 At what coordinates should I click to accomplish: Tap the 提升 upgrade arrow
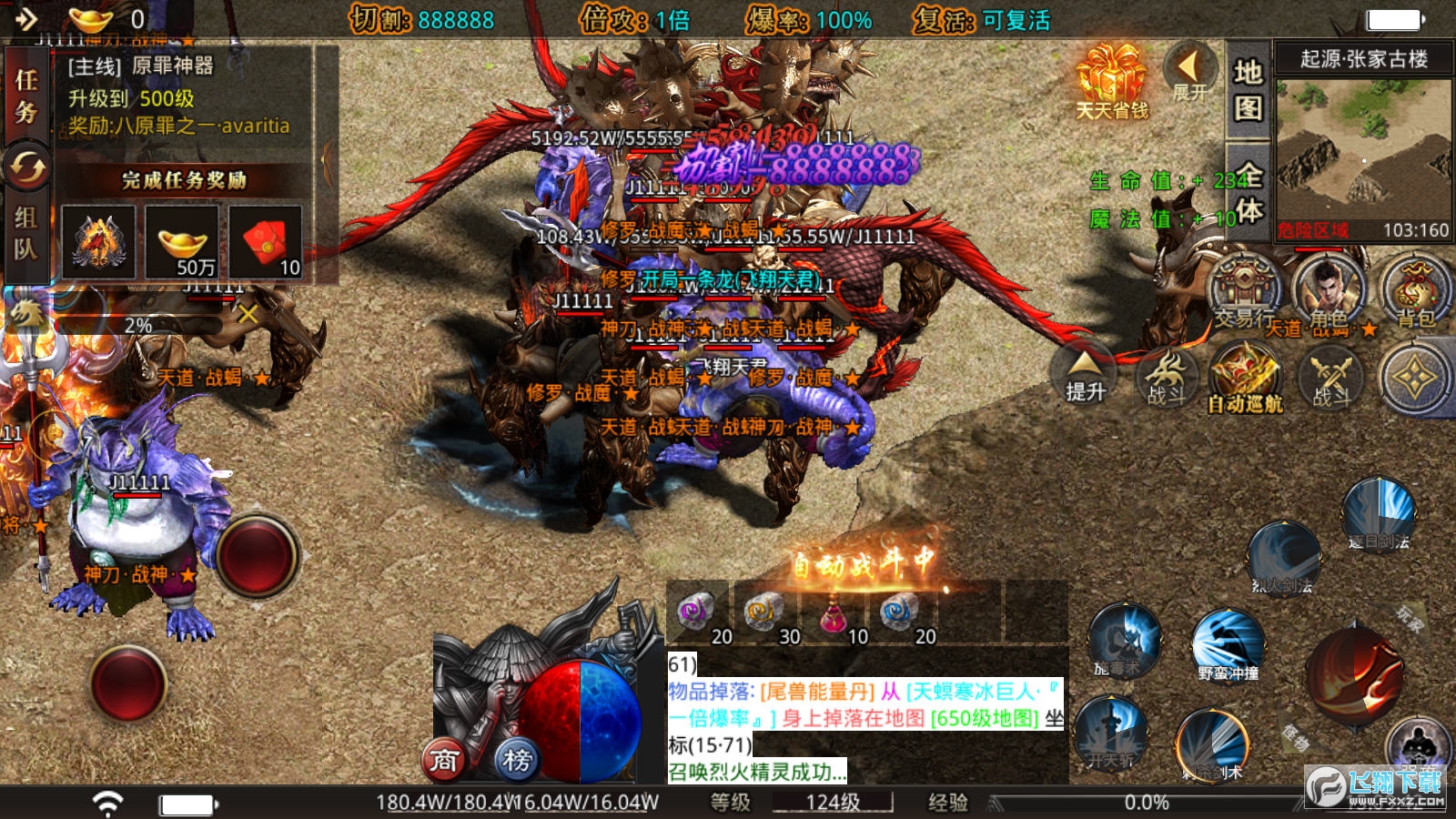[1085, 374]
